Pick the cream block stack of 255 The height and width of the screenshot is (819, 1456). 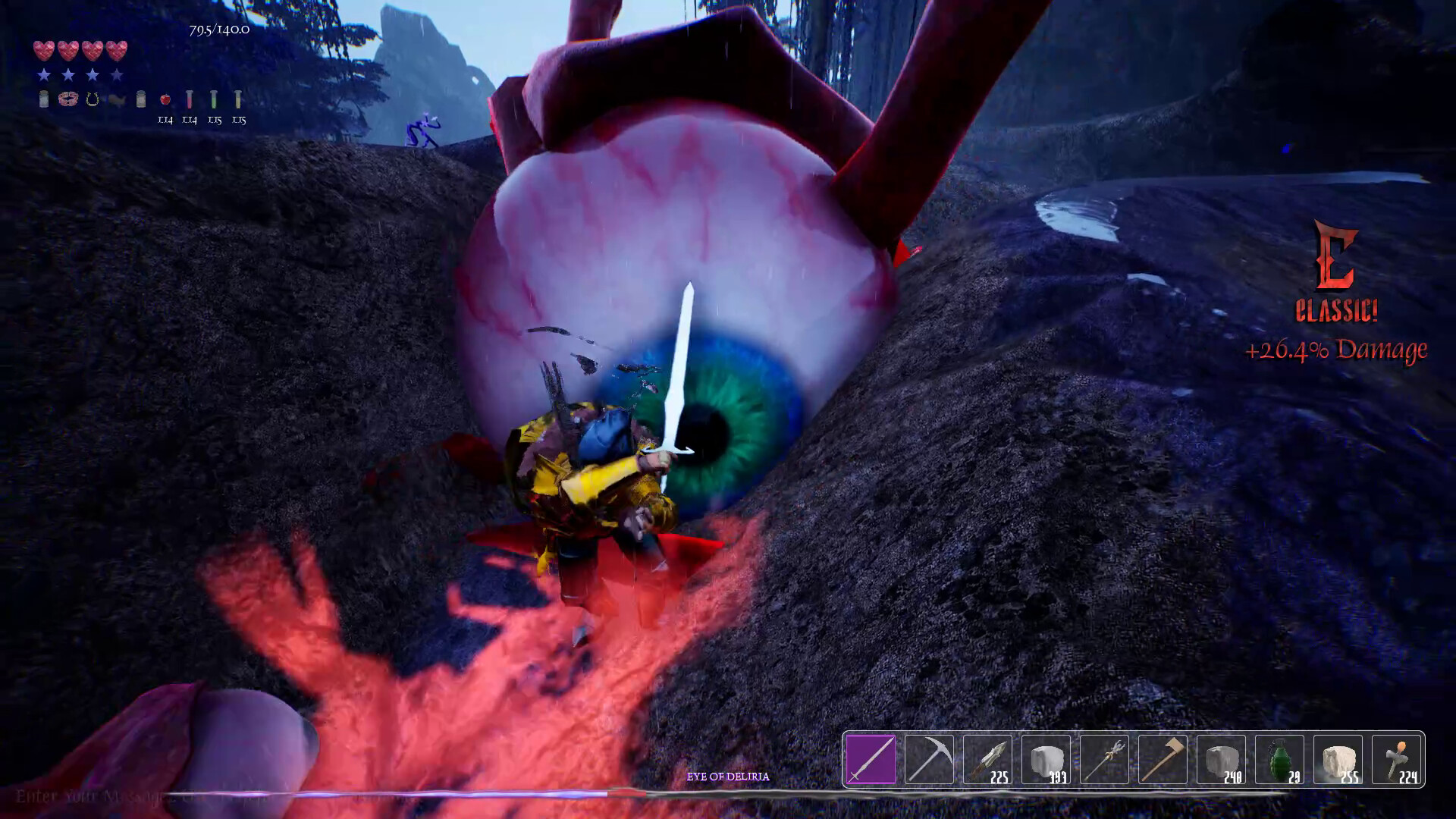[1338, 759]
